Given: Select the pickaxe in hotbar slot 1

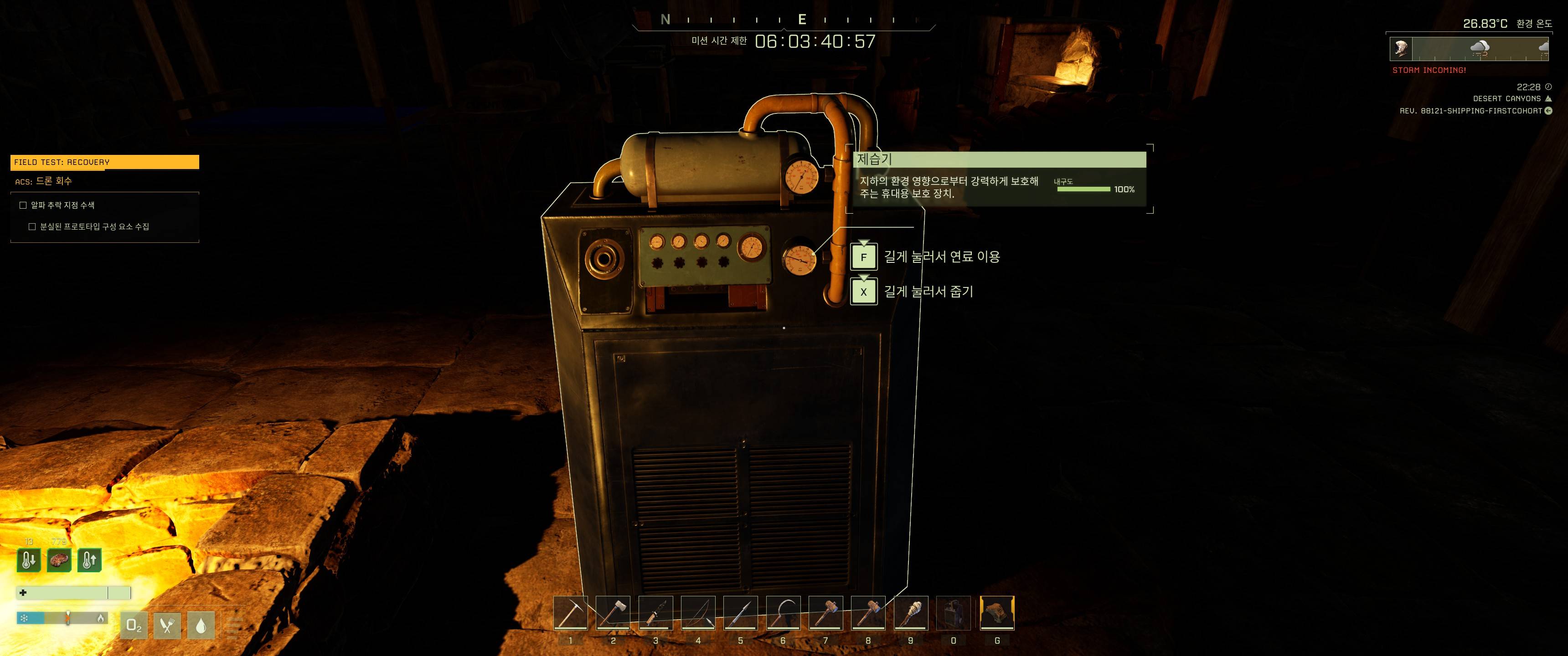Looking at the screenshot, I should pyautogui.click(x=570, y=613).
